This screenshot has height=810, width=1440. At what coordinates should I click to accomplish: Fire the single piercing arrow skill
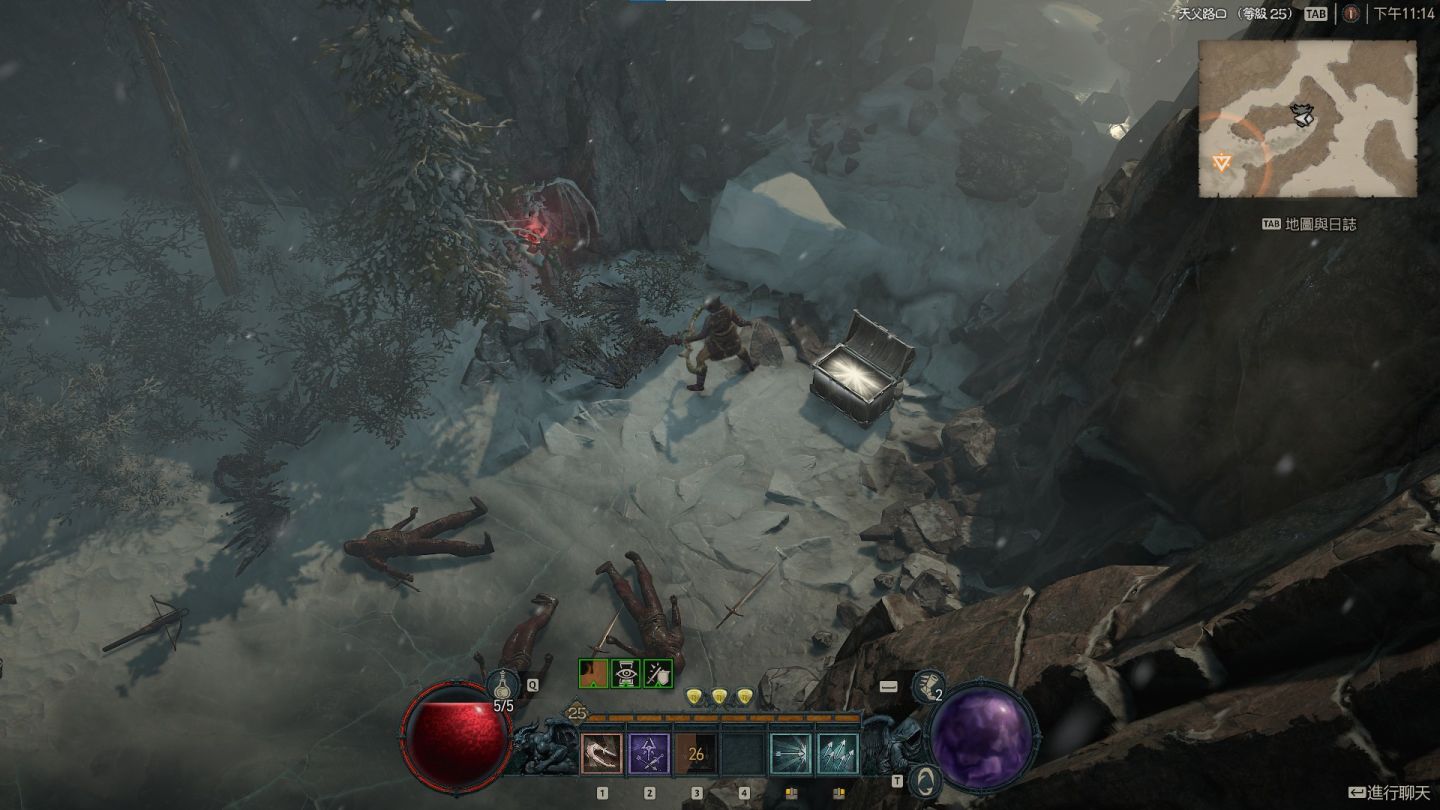[791, 754]
